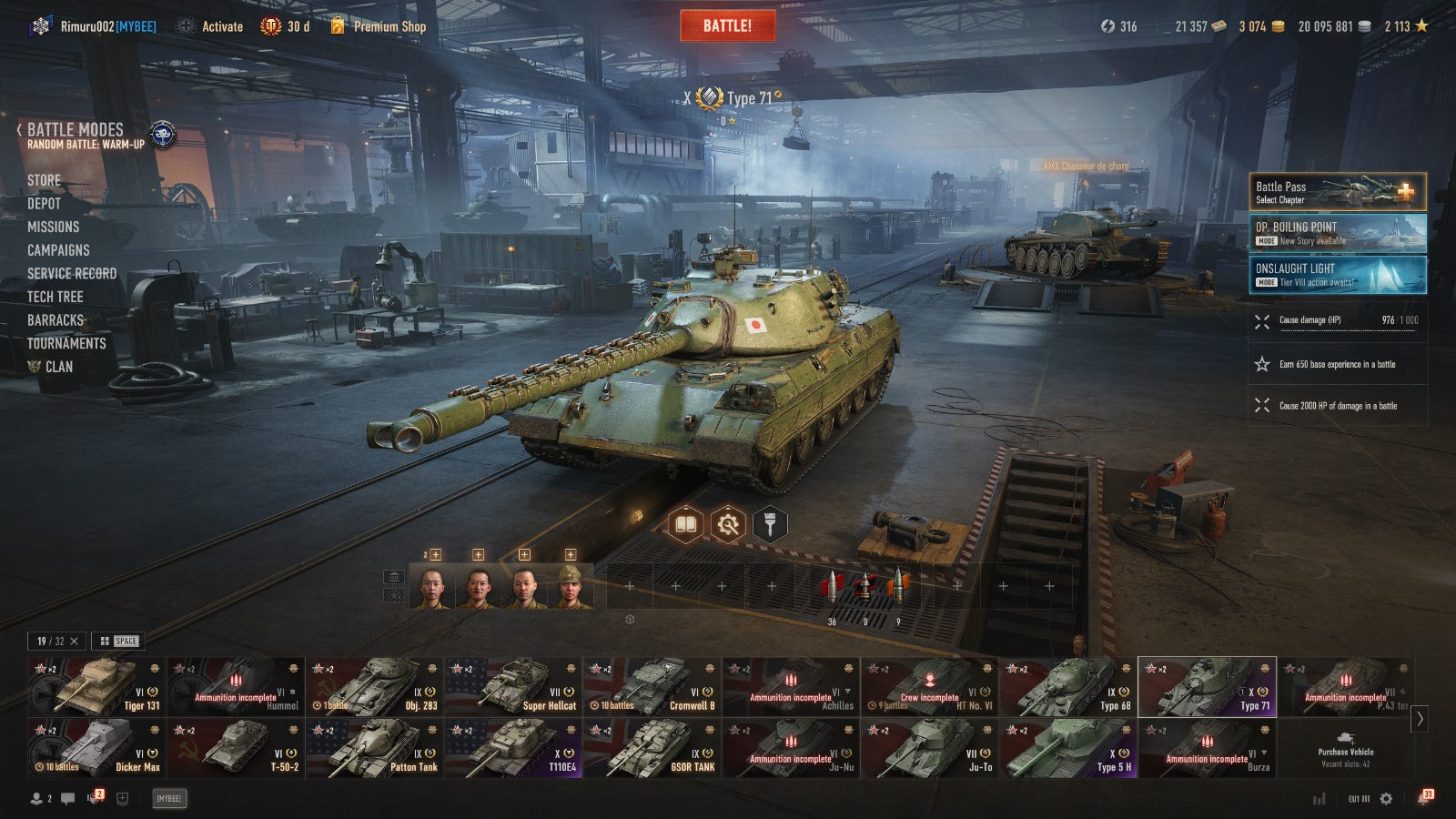Open the Op. Boiling Point mode banner
This screenshot has height=819, width=1456.
coord(1337,233)
